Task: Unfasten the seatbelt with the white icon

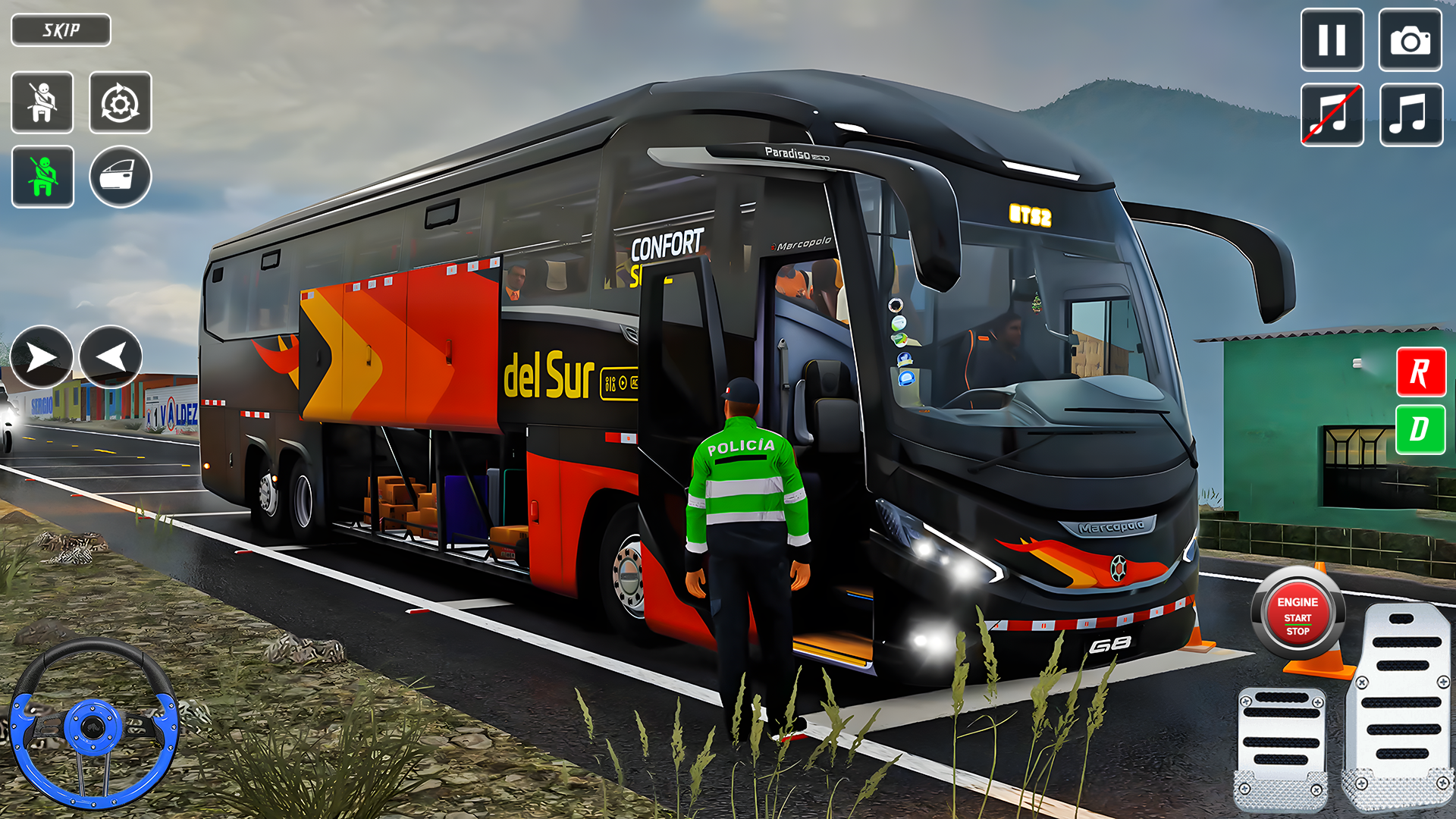Action: tap(42, 103)
